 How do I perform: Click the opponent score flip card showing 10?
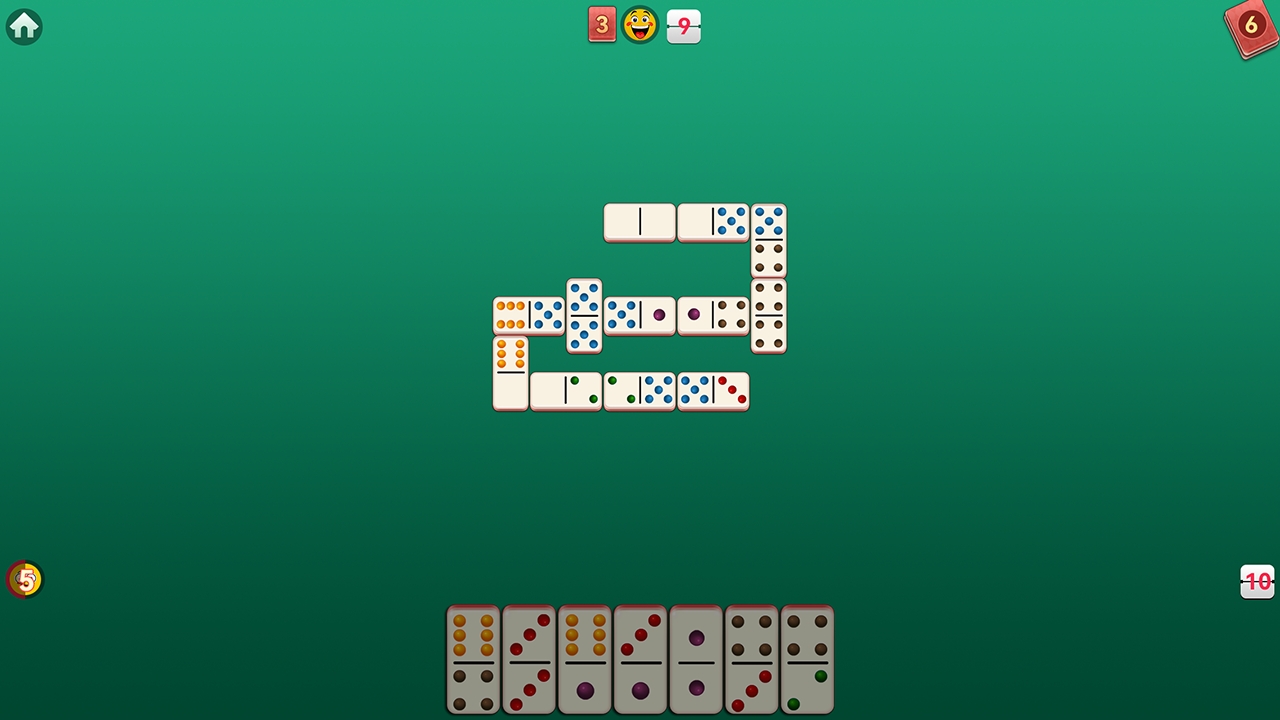tap(1256, 581)
